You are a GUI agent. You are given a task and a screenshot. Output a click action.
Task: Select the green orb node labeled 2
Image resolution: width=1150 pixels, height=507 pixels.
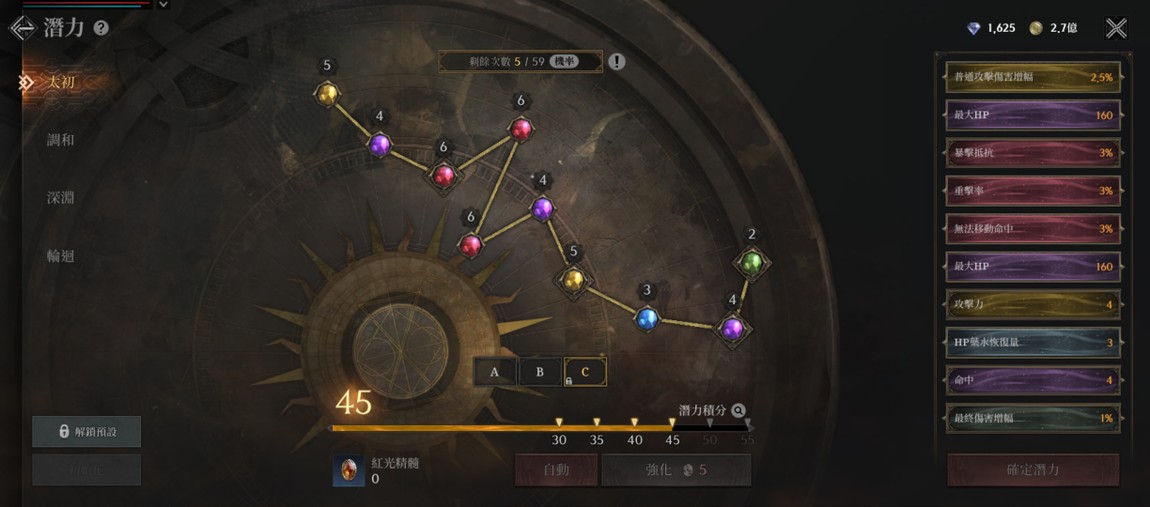coord(751,263)
